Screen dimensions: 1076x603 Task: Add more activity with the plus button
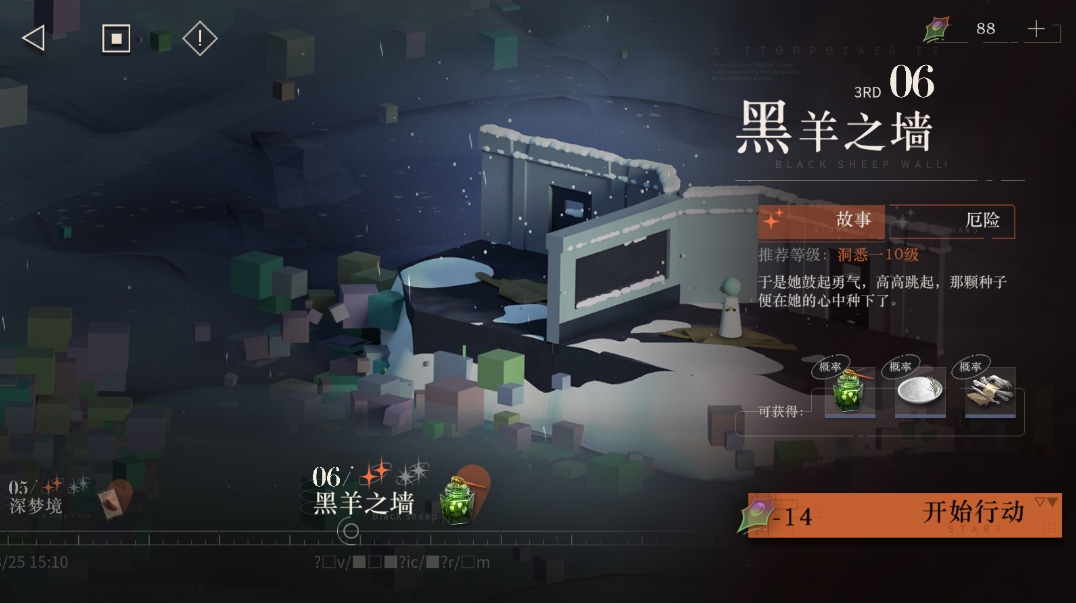1036,29
